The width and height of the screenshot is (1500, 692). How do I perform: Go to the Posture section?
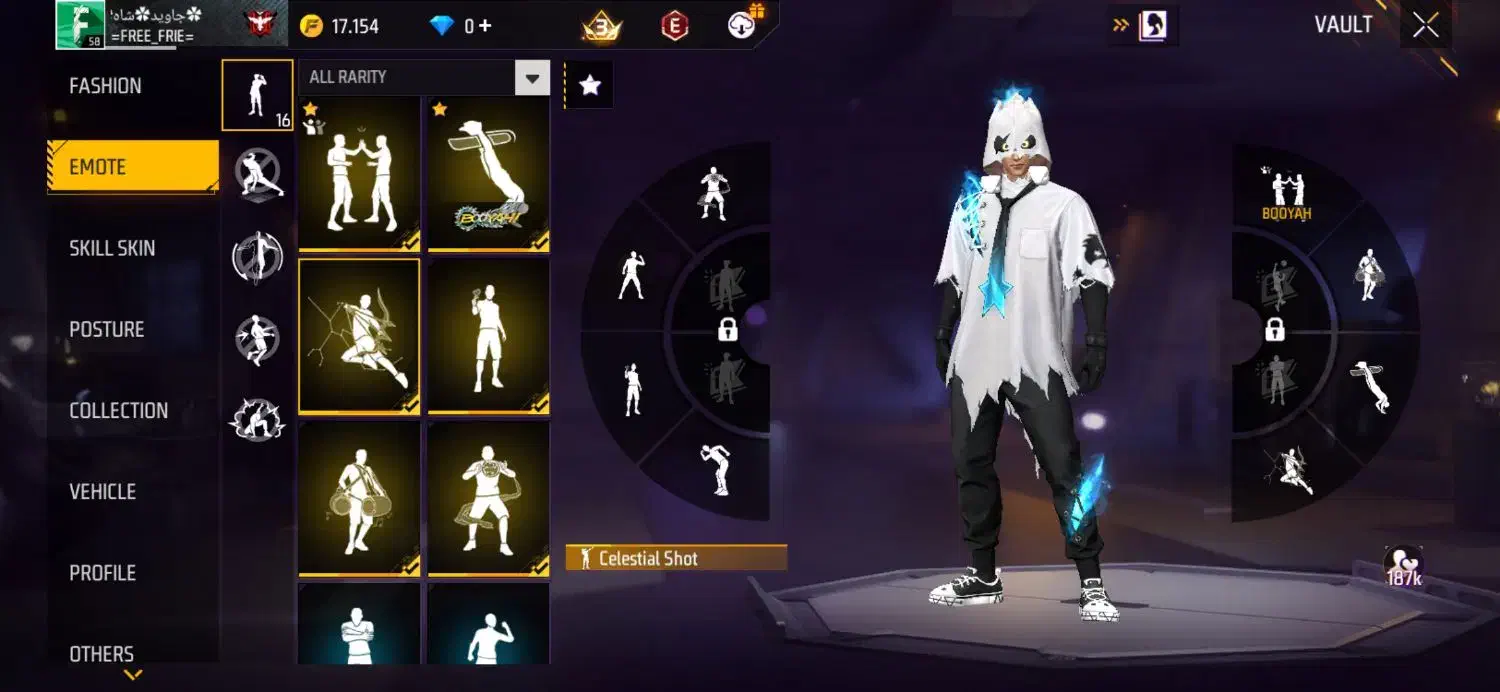point(107,329)
